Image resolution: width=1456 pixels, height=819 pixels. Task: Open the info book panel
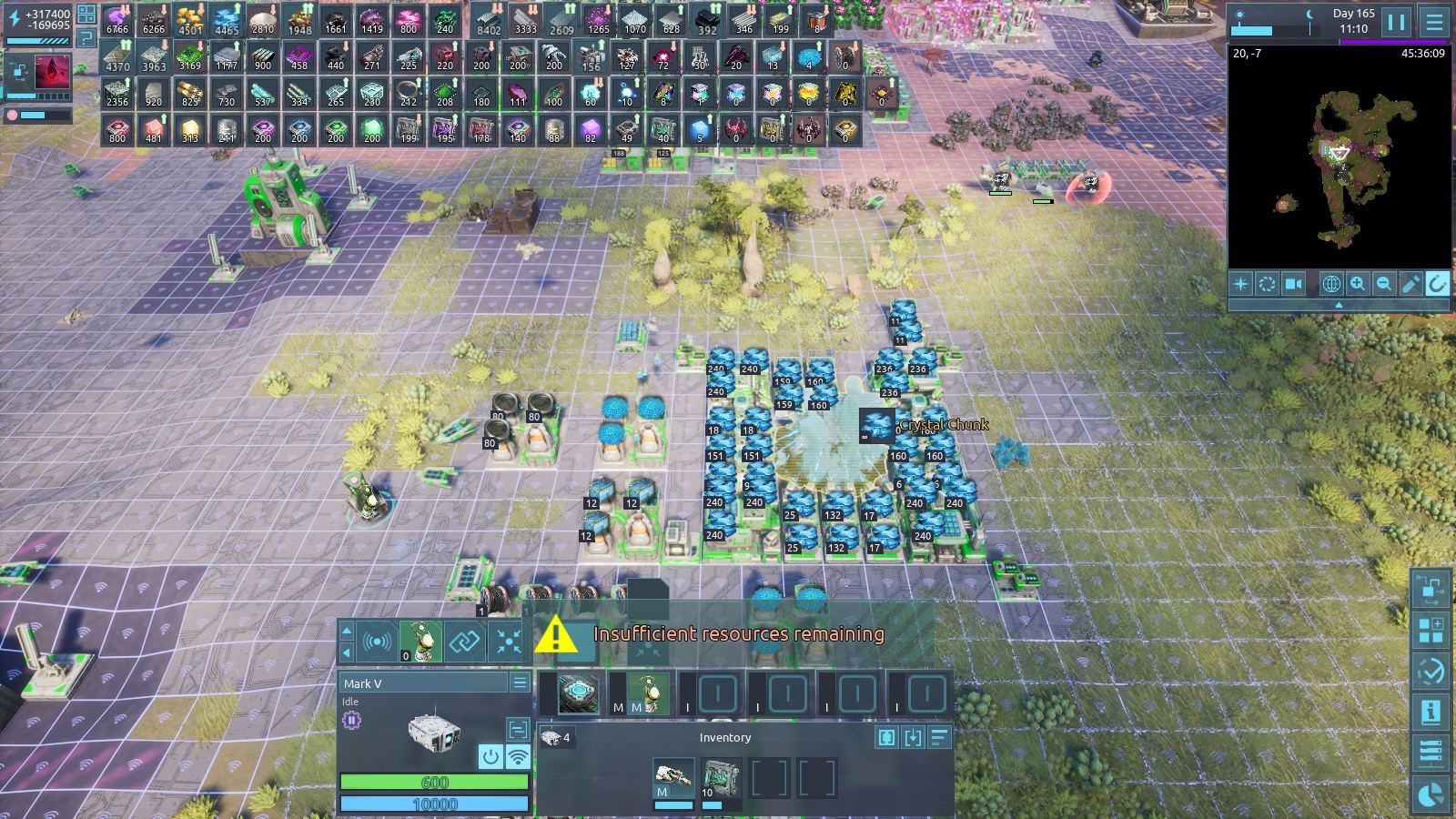pos(1431,712)
